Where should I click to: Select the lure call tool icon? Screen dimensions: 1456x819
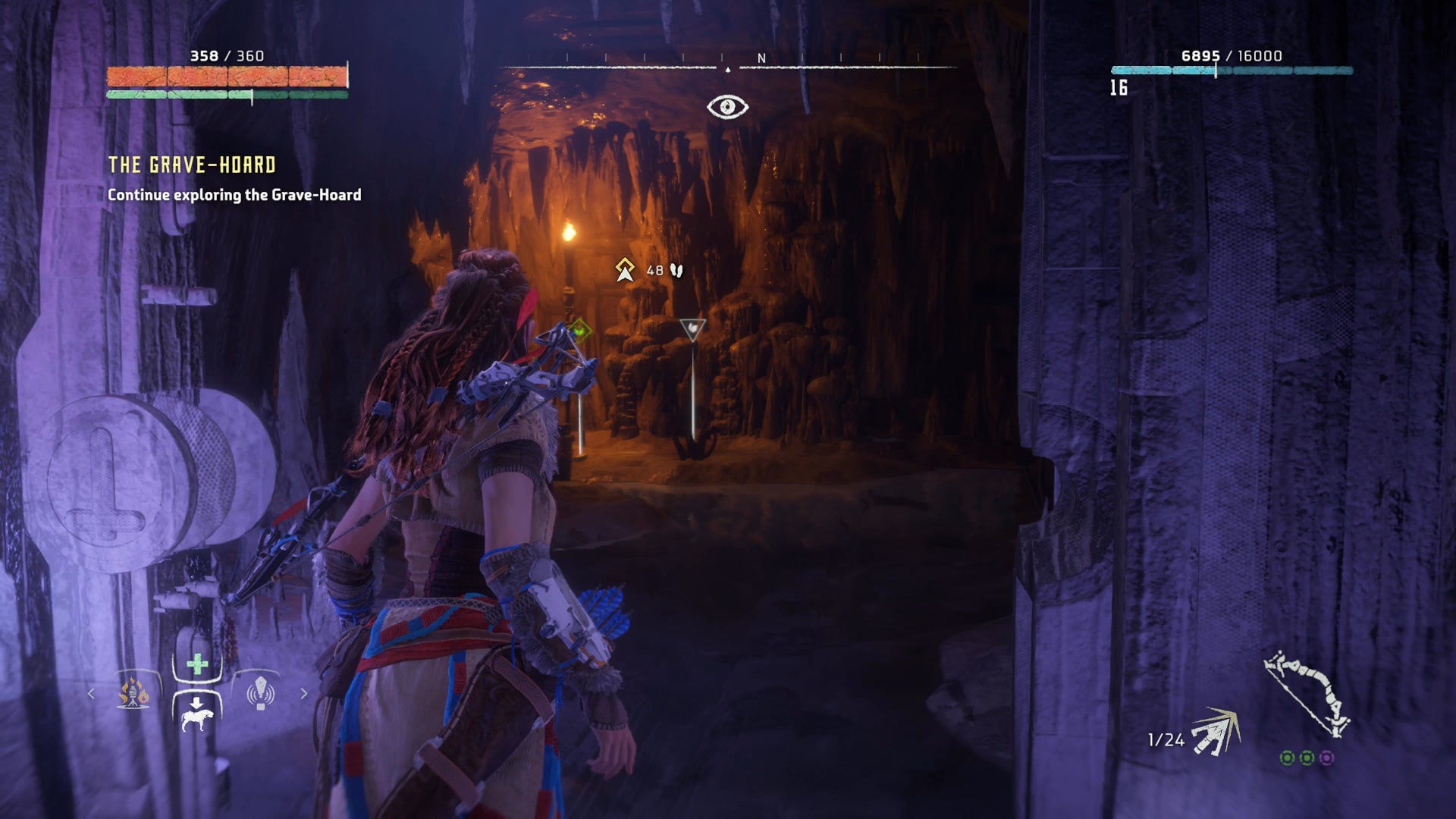pos(260,692)
